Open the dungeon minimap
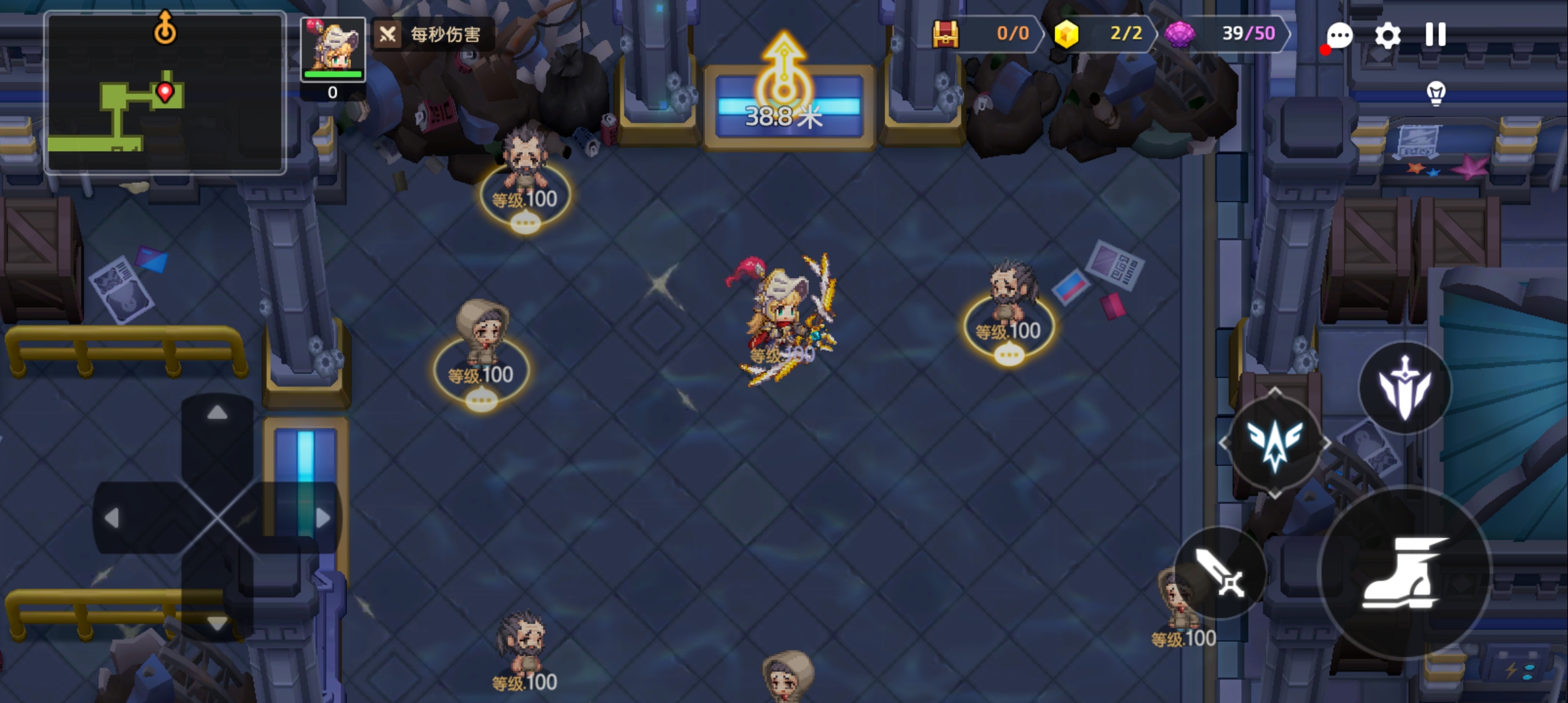 coord(165,92)
